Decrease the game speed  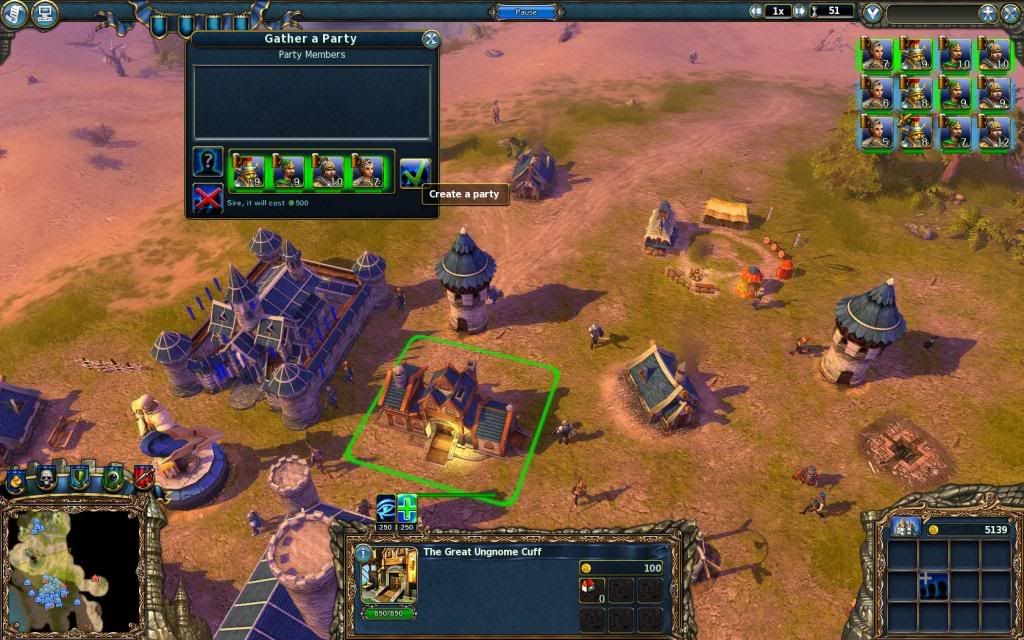click(x=758, y=11)
